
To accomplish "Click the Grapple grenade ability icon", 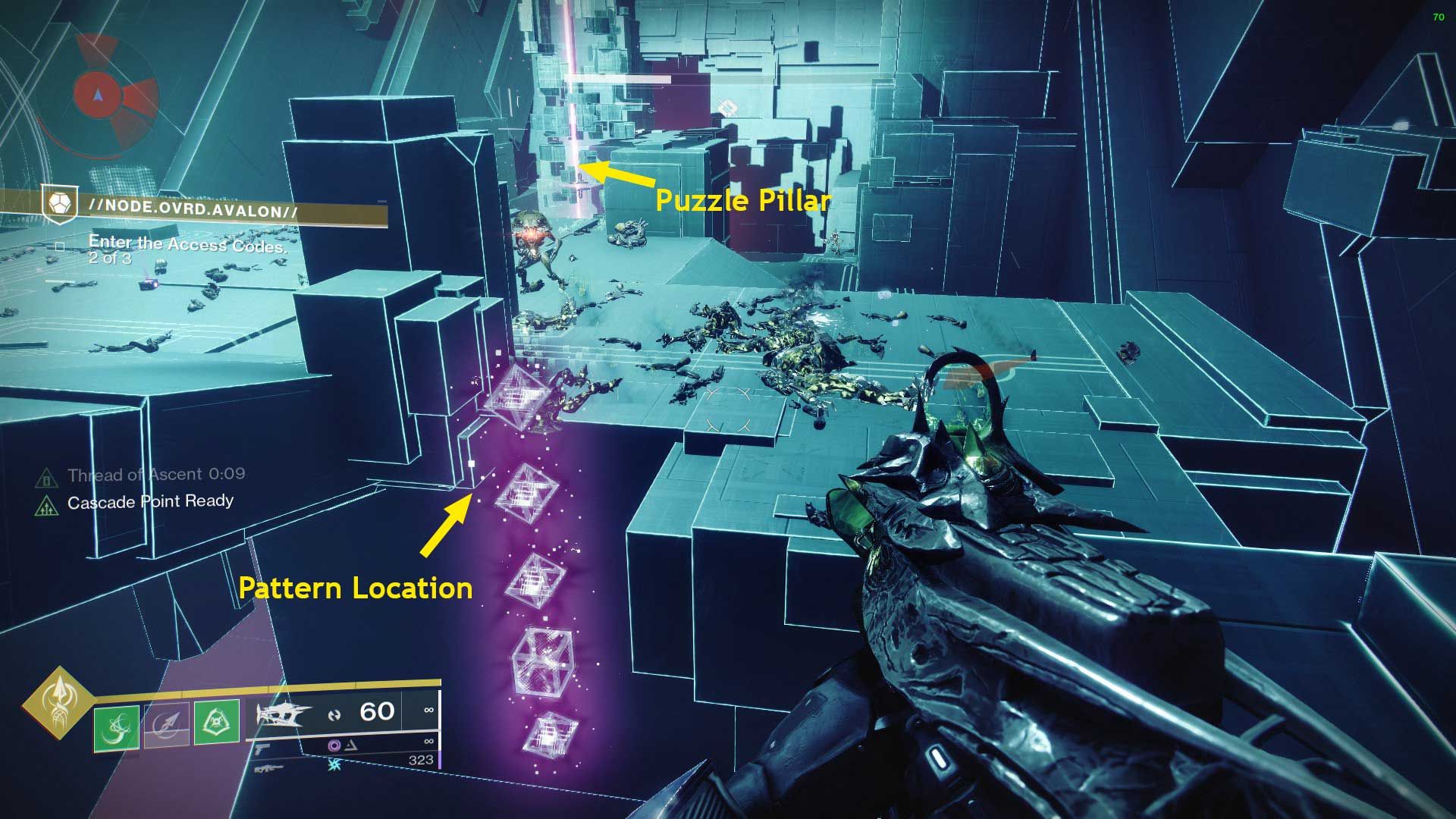I will [118, 727].
